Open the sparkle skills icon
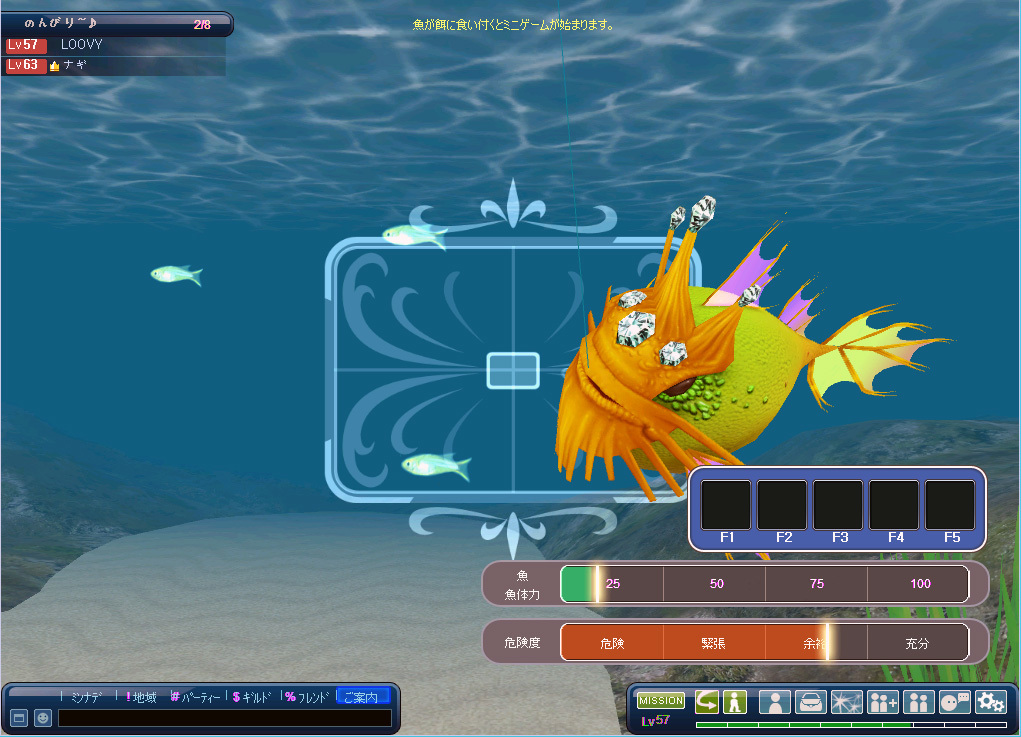 pos(846,702)
